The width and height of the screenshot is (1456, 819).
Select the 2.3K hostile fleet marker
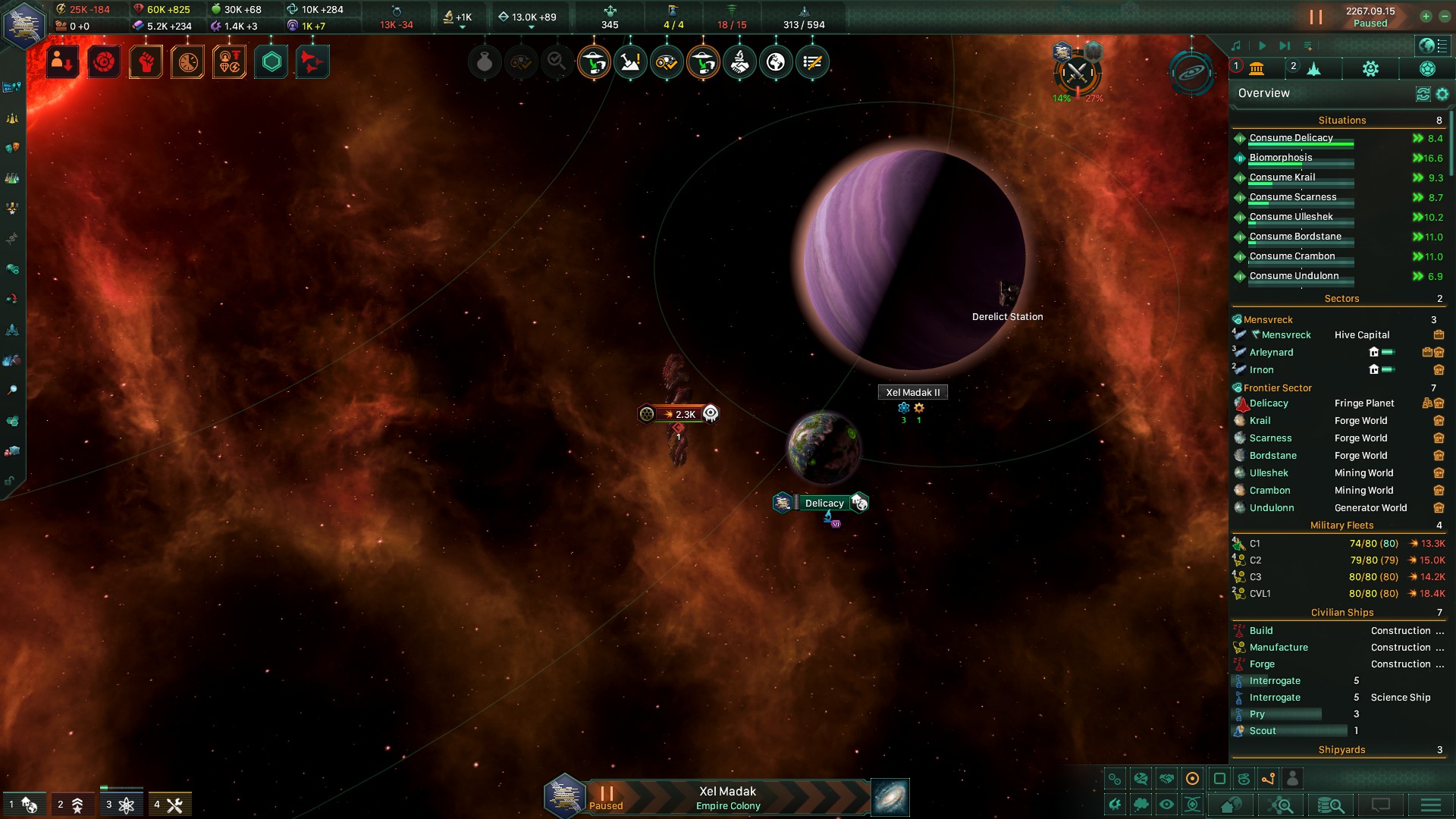pyautogui.click(x=679, y=414)
